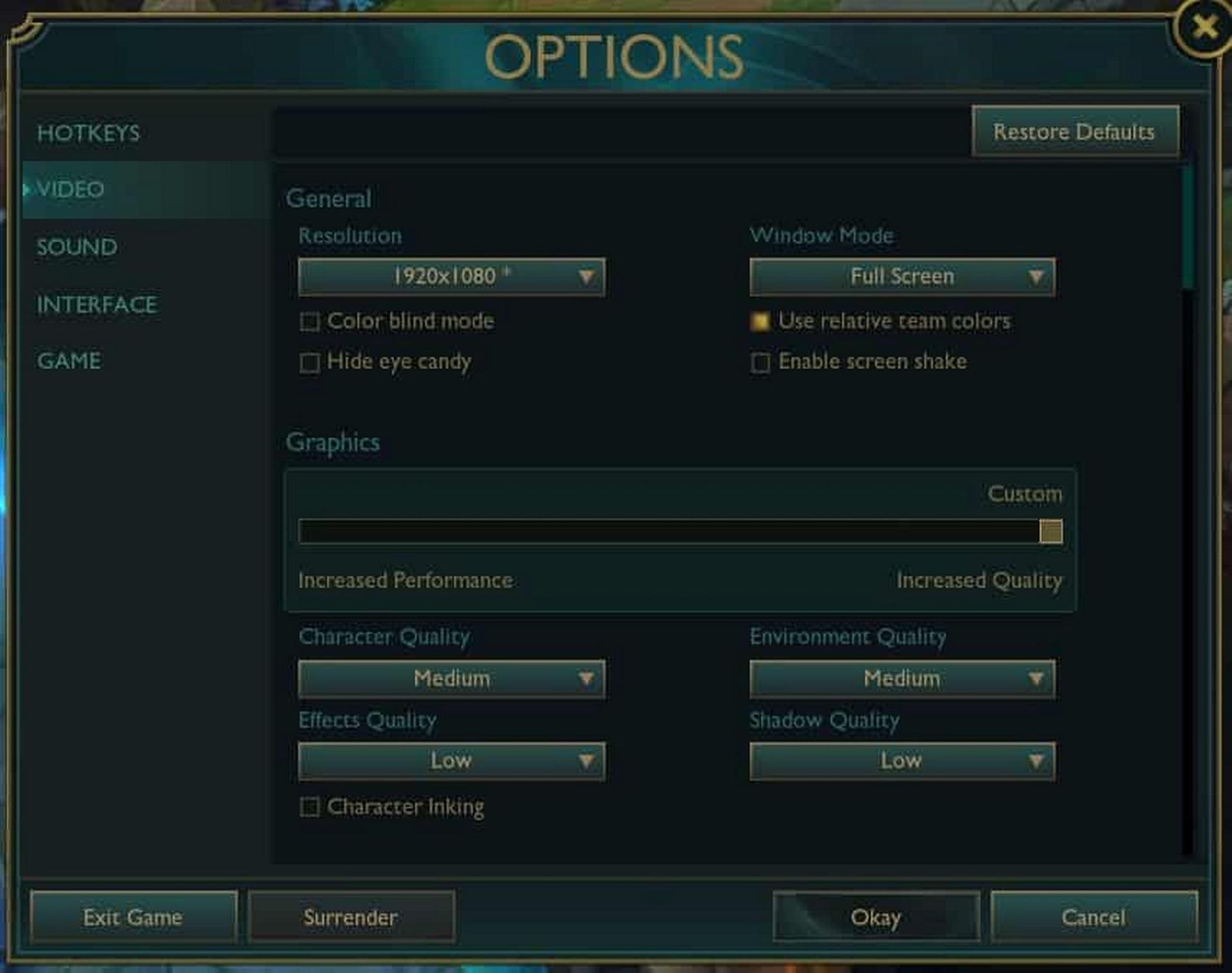Check the Hide eye candy option
Viewport: 1232px width, 973px height.
click(x=311, y=362)
